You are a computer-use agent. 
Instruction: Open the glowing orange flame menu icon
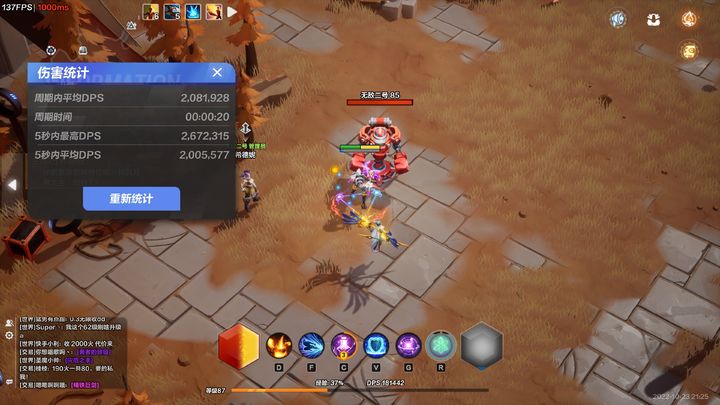click(689, 19)
